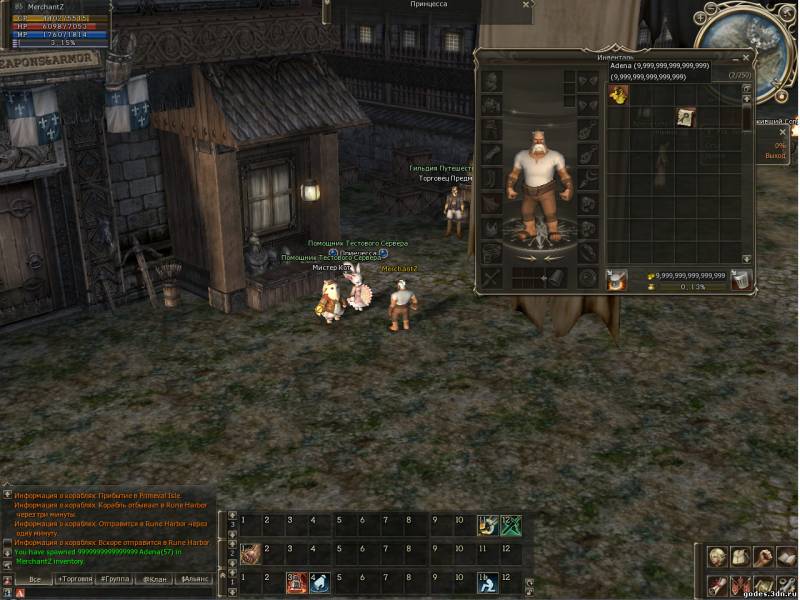Use the red skill in hotbar slot 3
800x600 pixels.
click(295, 581)
